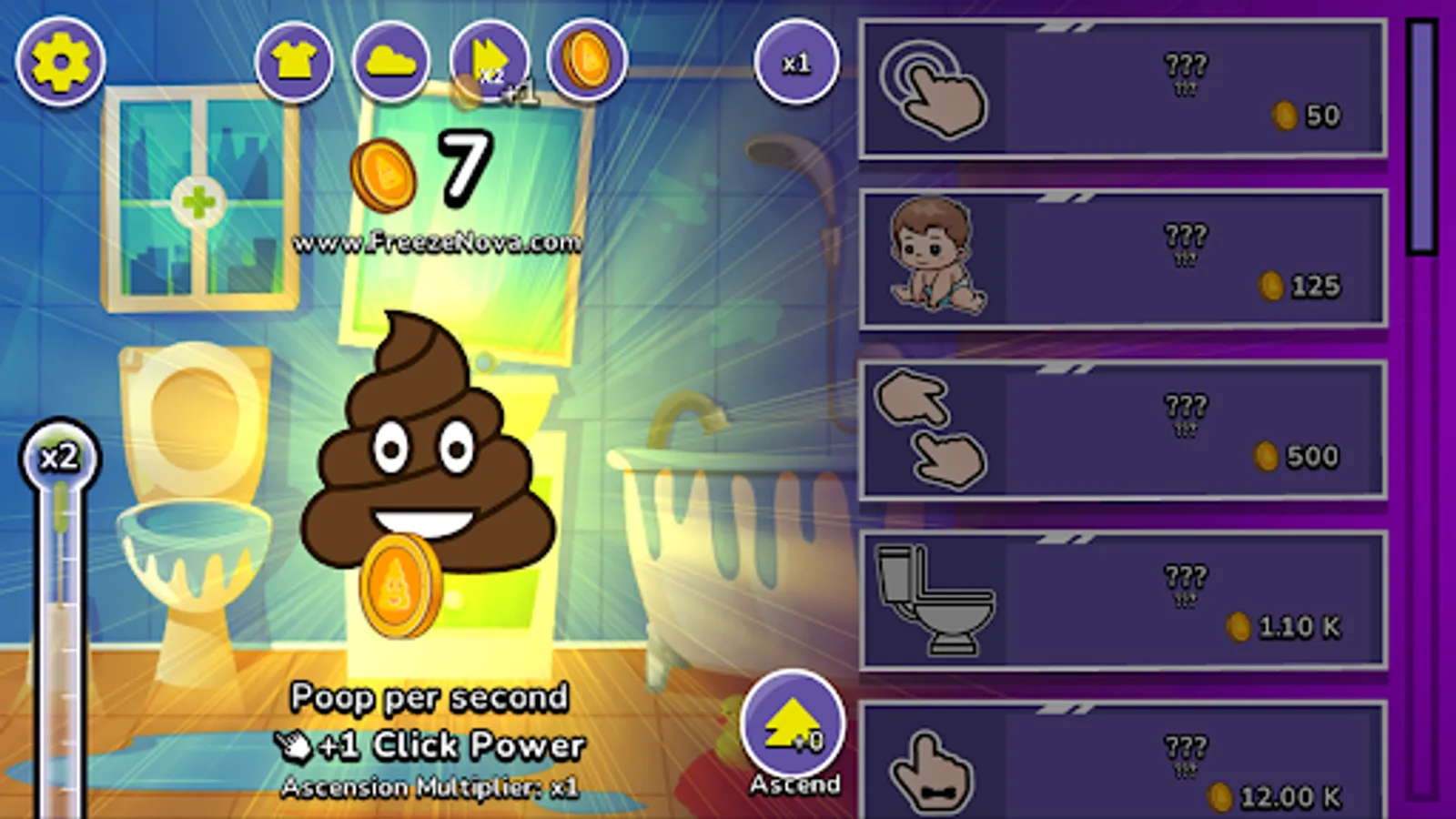This screenshot has height=819, width=1456.
Task: Select the crawling baby upgrade icon
Action: click(937, 259)
